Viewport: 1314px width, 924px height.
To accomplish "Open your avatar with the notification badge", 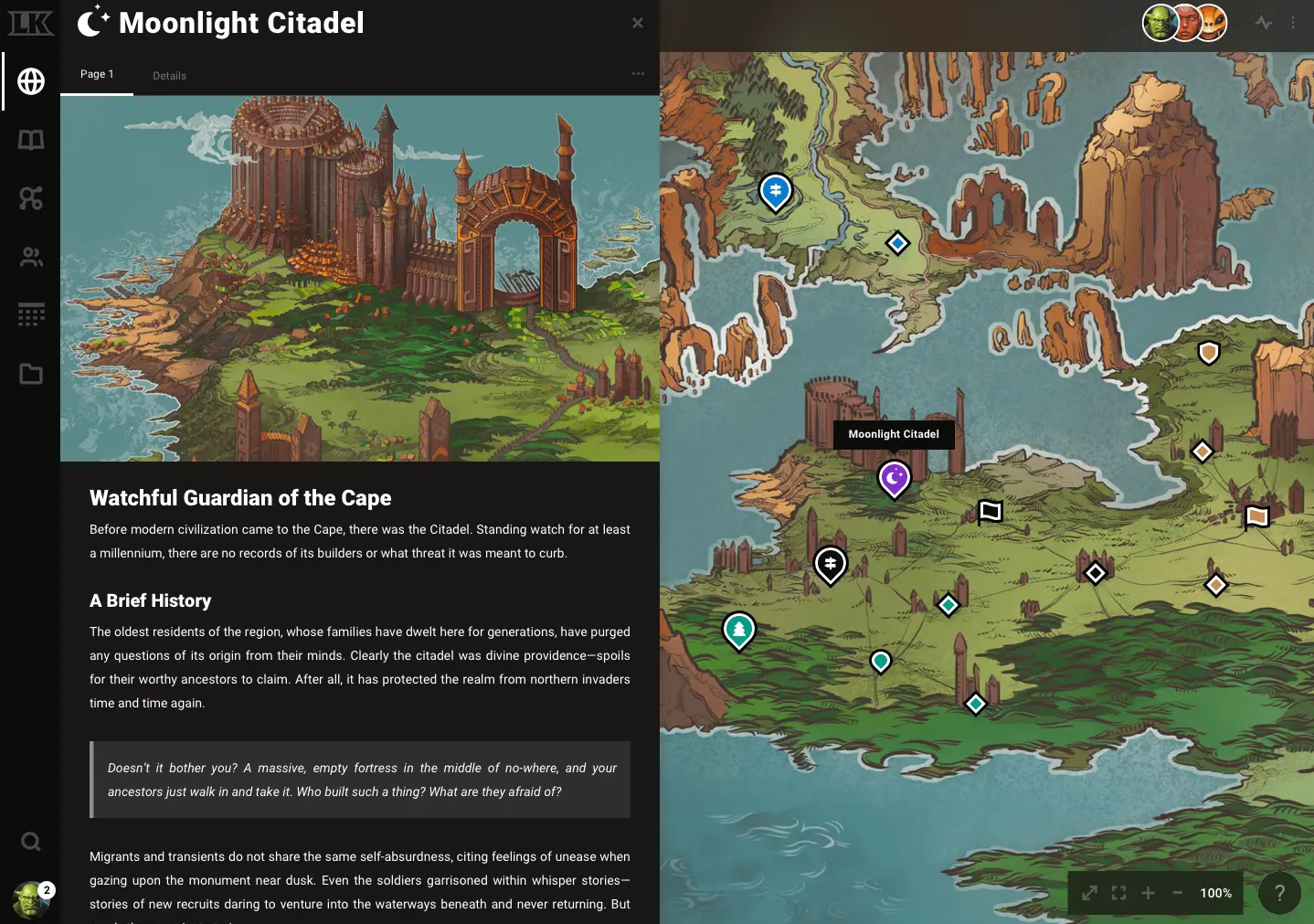I will tap(33, 898).
